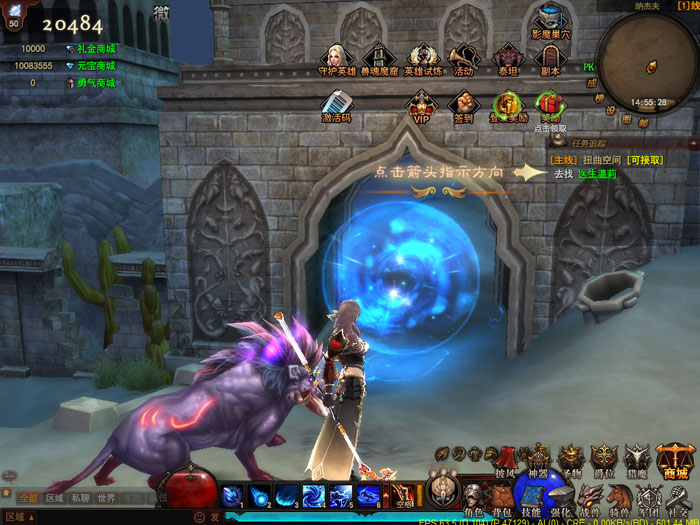The image size is (700, 525).
Task: Open the 签到 daily sign-in icon
Action: [463, 105]
